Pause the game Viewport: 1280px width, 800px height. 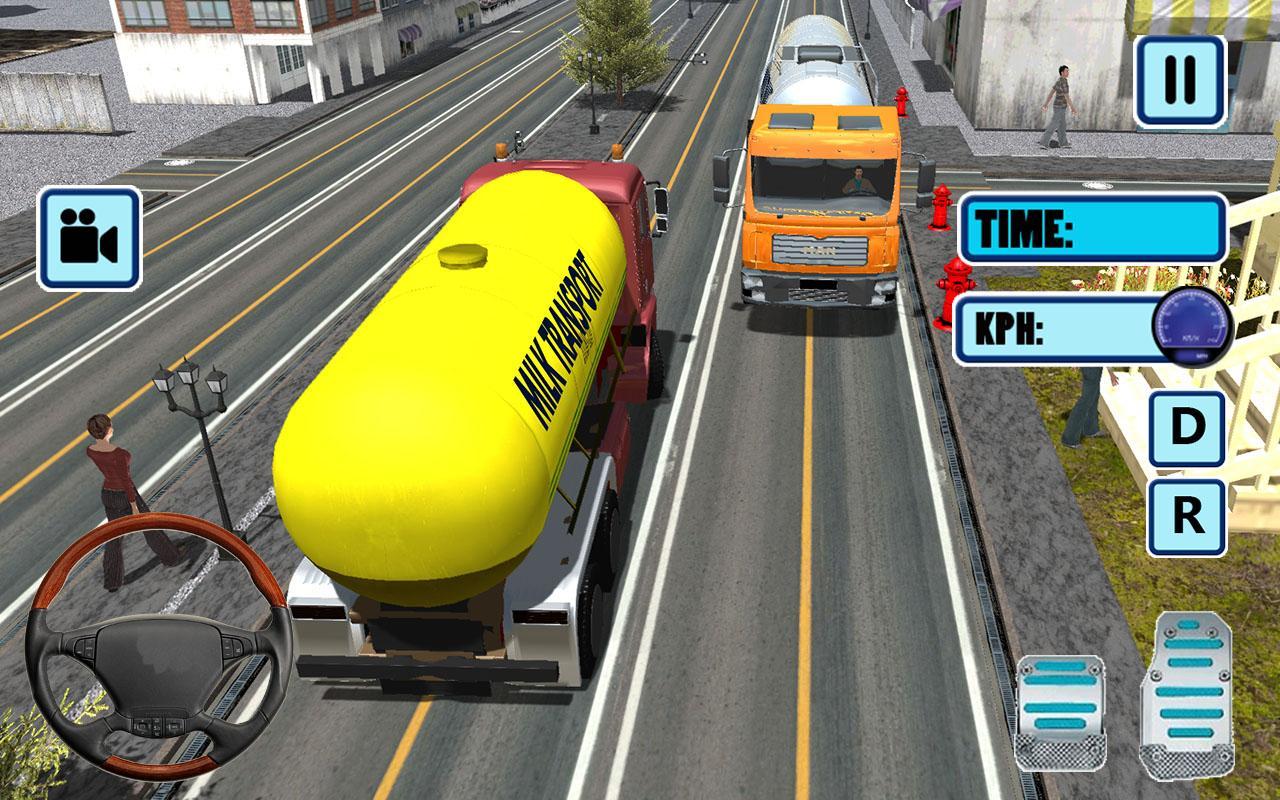click(x=1180, y=83)
